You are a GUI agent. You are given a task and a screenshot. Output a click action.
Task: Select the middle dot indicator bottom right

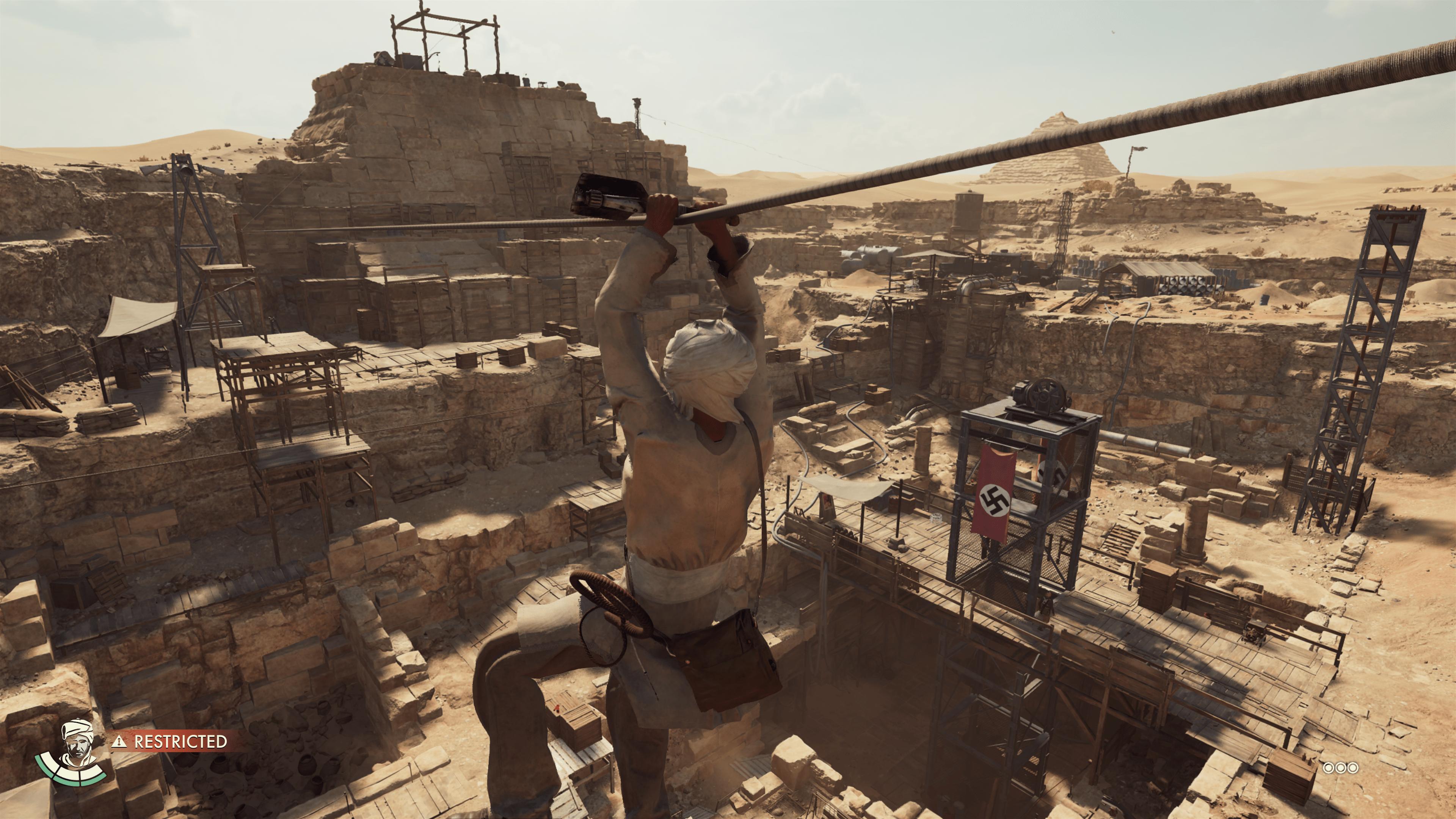point(1341,768)
